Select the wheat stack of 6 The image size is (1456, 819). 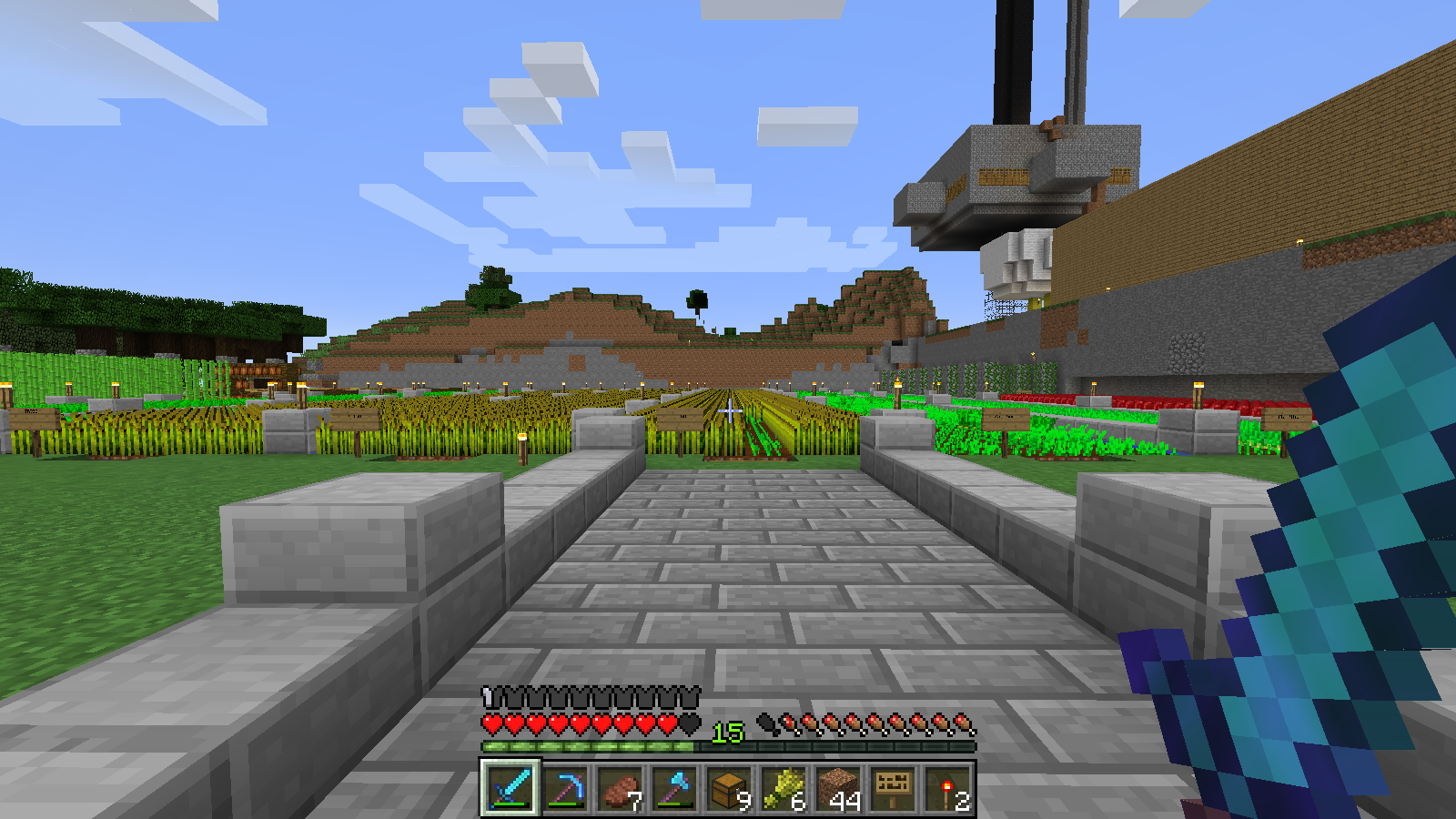click(784, 788)
